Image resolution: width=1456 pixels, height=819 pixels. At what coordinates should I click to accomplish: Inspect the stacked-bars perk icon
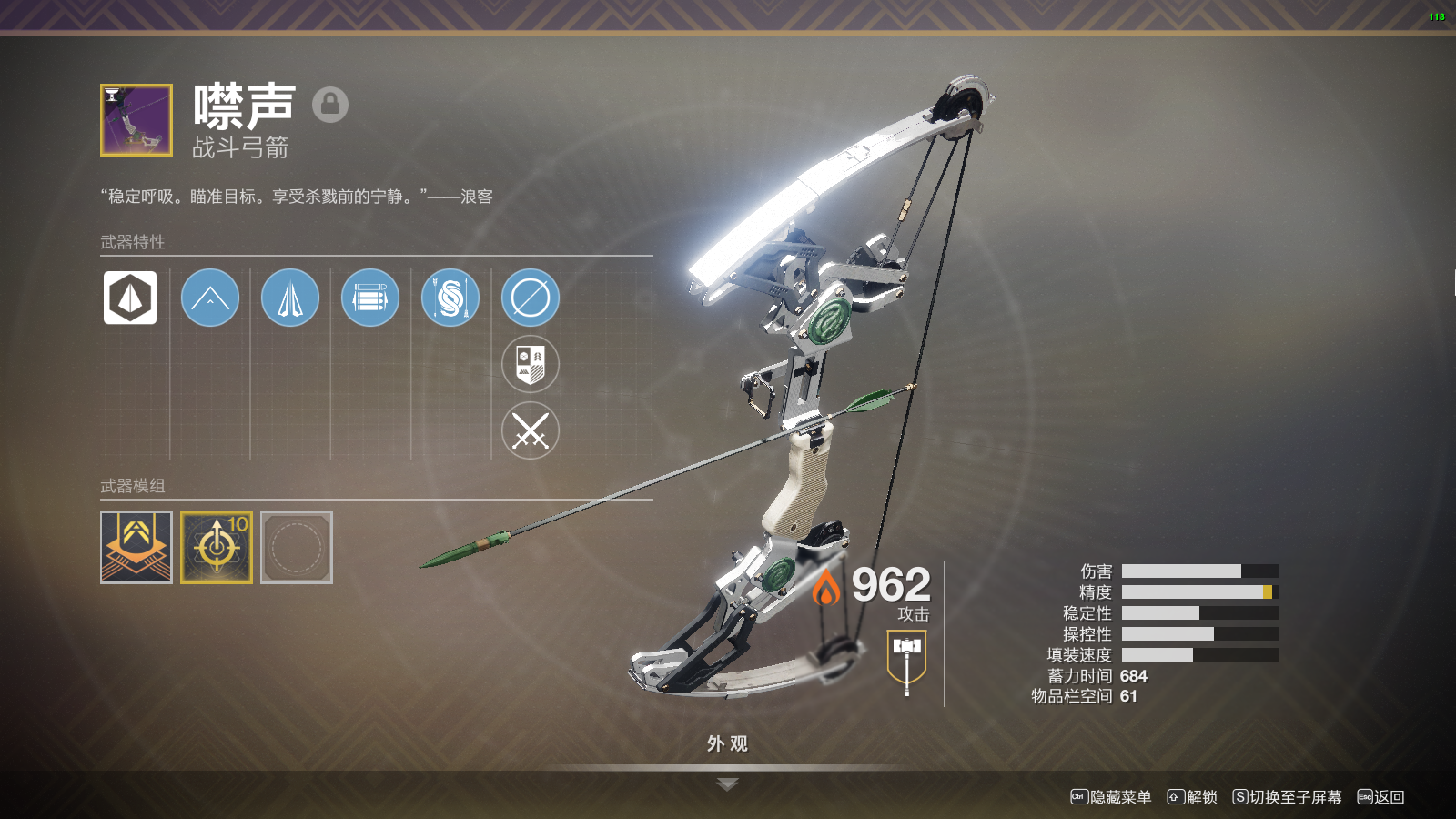(x=370, y=298)
